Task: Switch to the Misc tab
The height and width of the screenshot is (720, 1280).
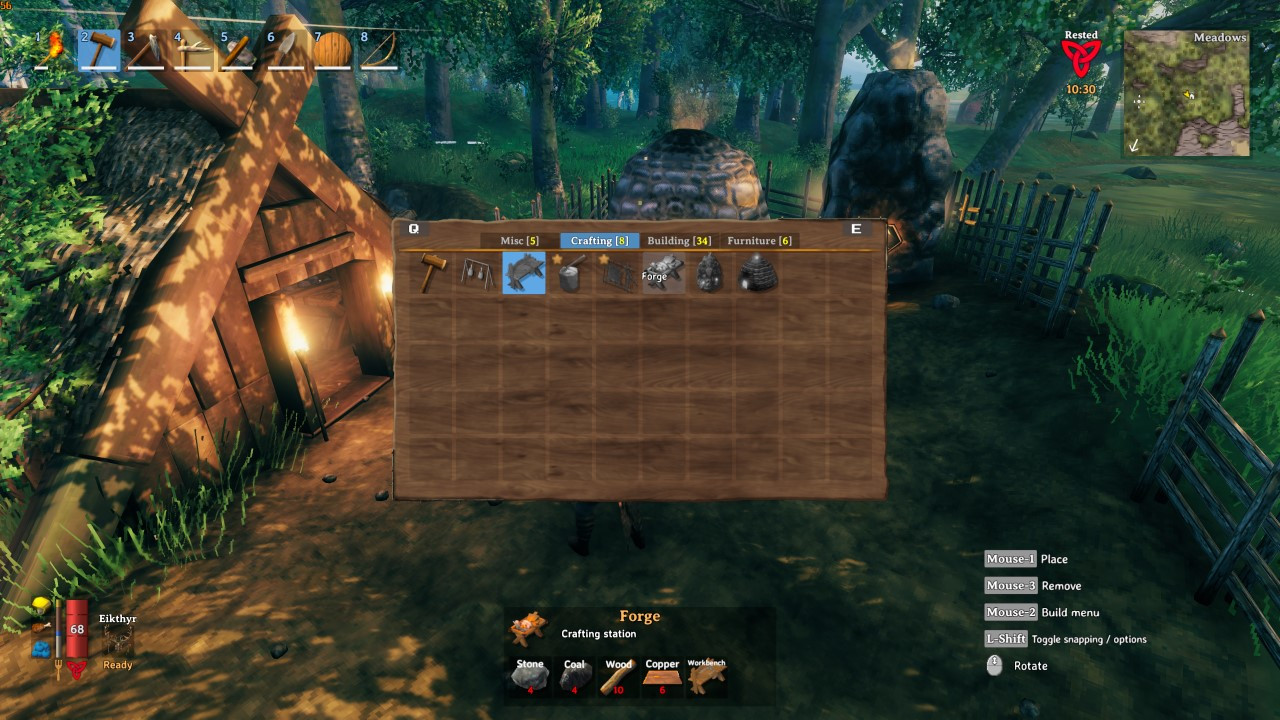Action: [x=519, y=241]
